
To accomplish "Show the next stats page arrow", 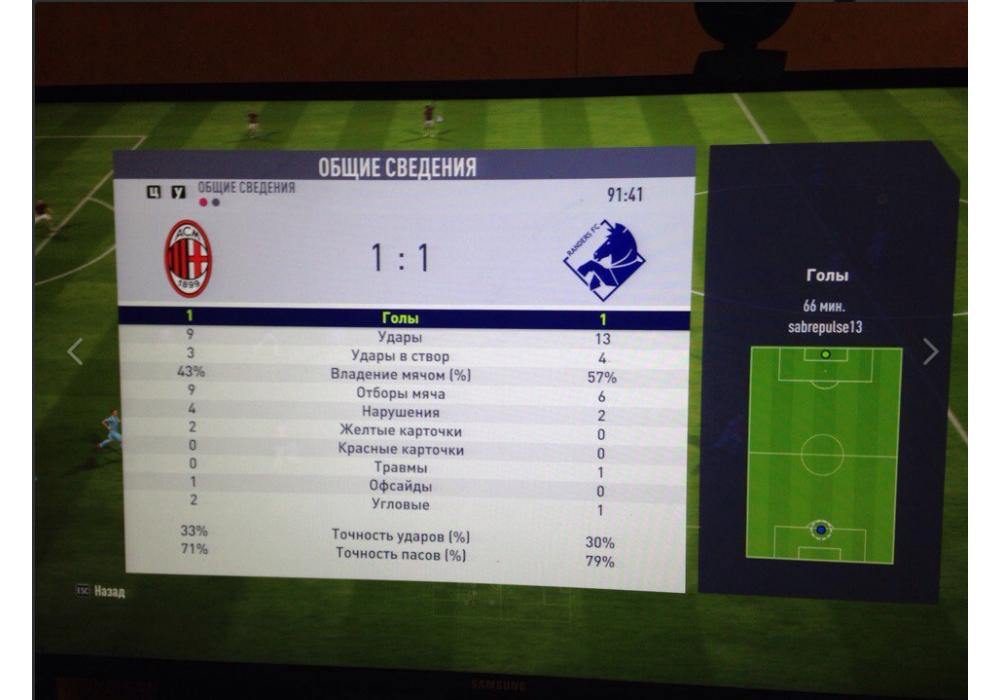I will coord(930,351).
